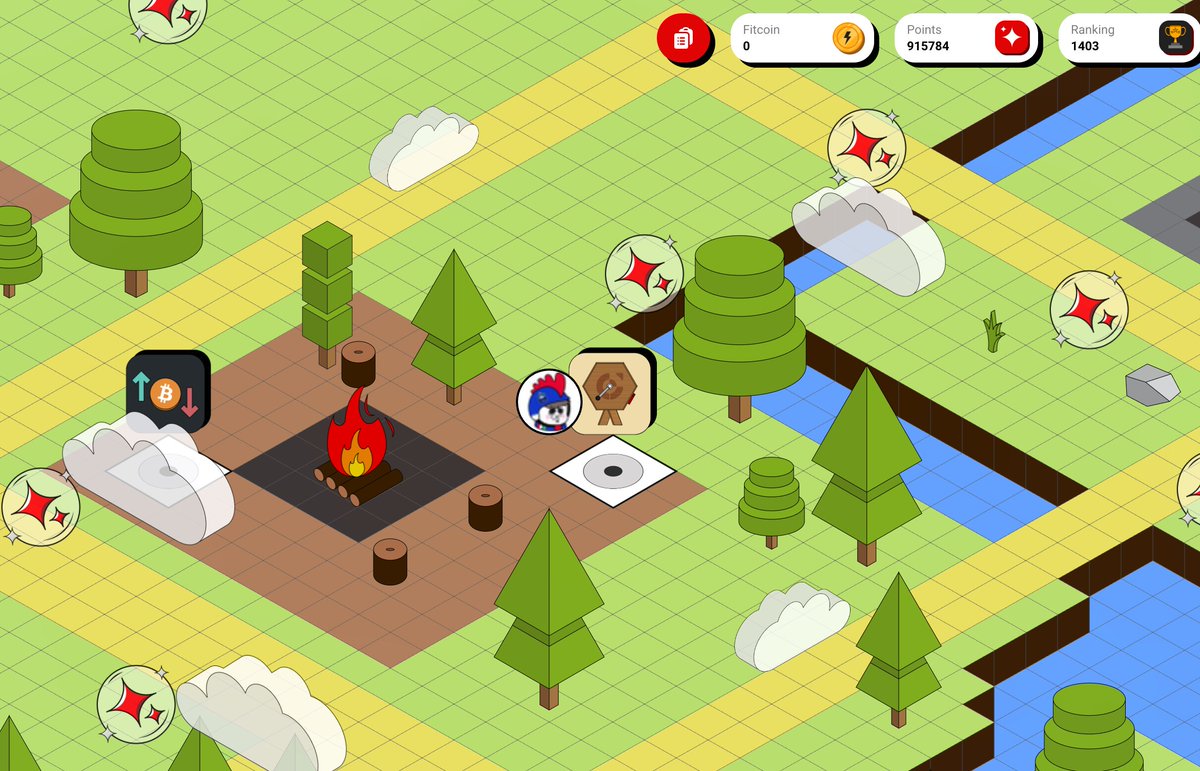Screen dimensions: 1200x771
Task: Select the wooden wheel marker icon
Action: [x=609, y=391]
